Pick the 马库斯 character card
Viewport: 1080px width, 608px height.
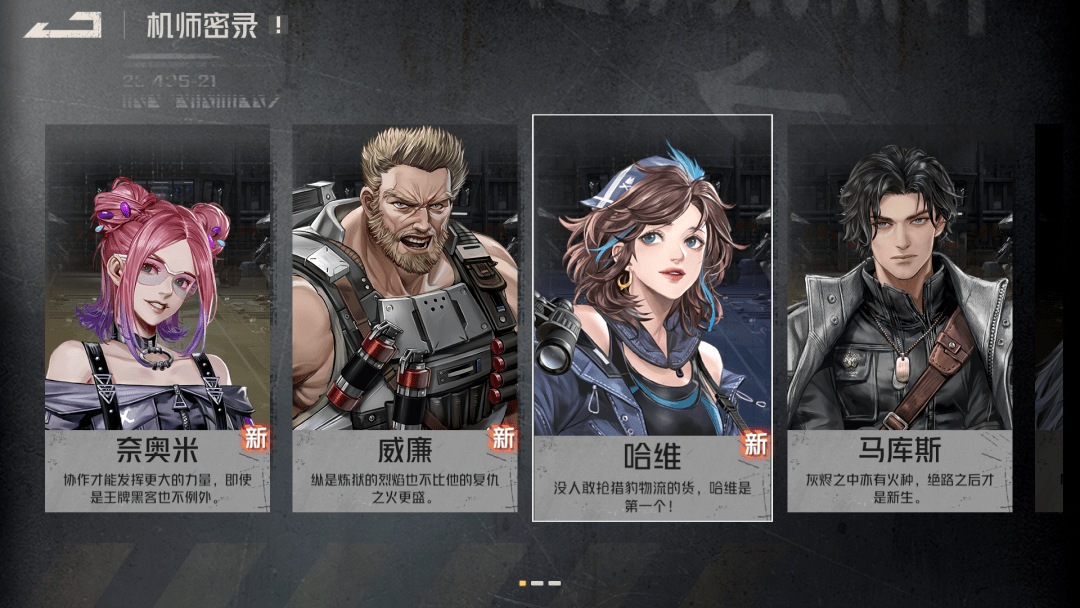899,318
